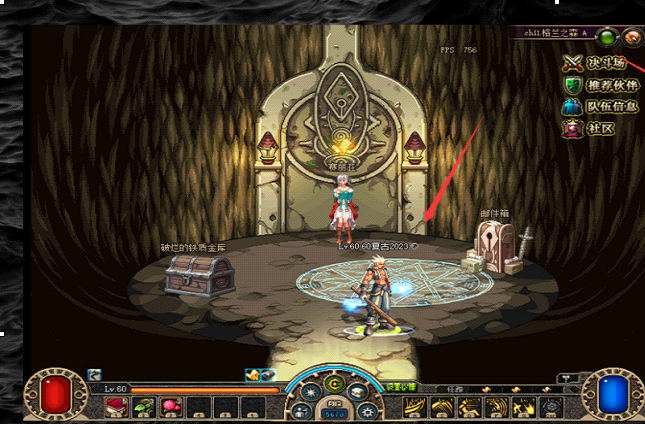Use the green leaf item in the hotbar
The height and width of the screenshot is (424, 645).
pos(143,406)
